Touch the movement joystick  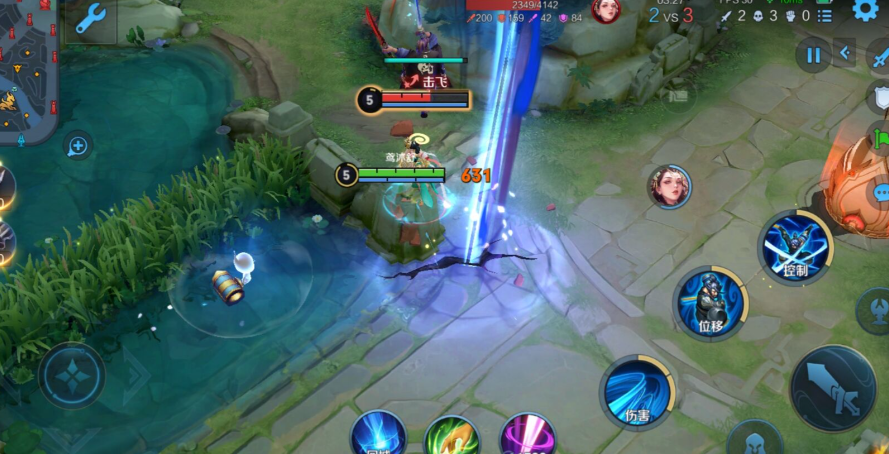[x=72, y=376]
